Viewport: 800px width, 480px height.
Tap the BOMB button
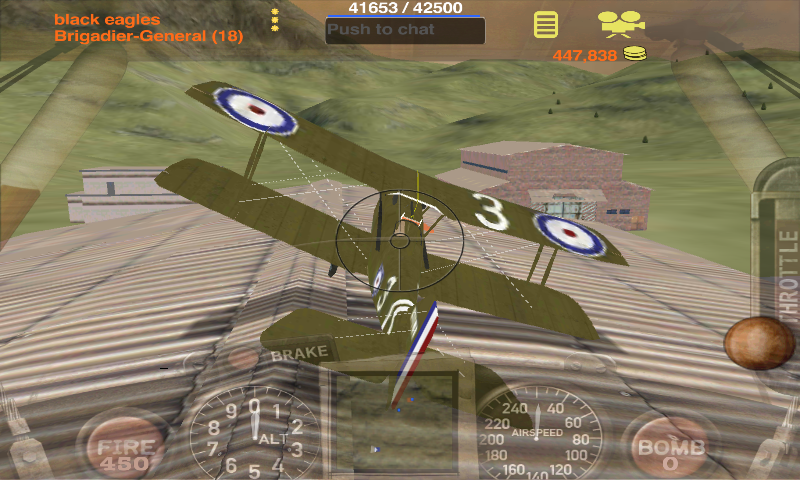671,451
